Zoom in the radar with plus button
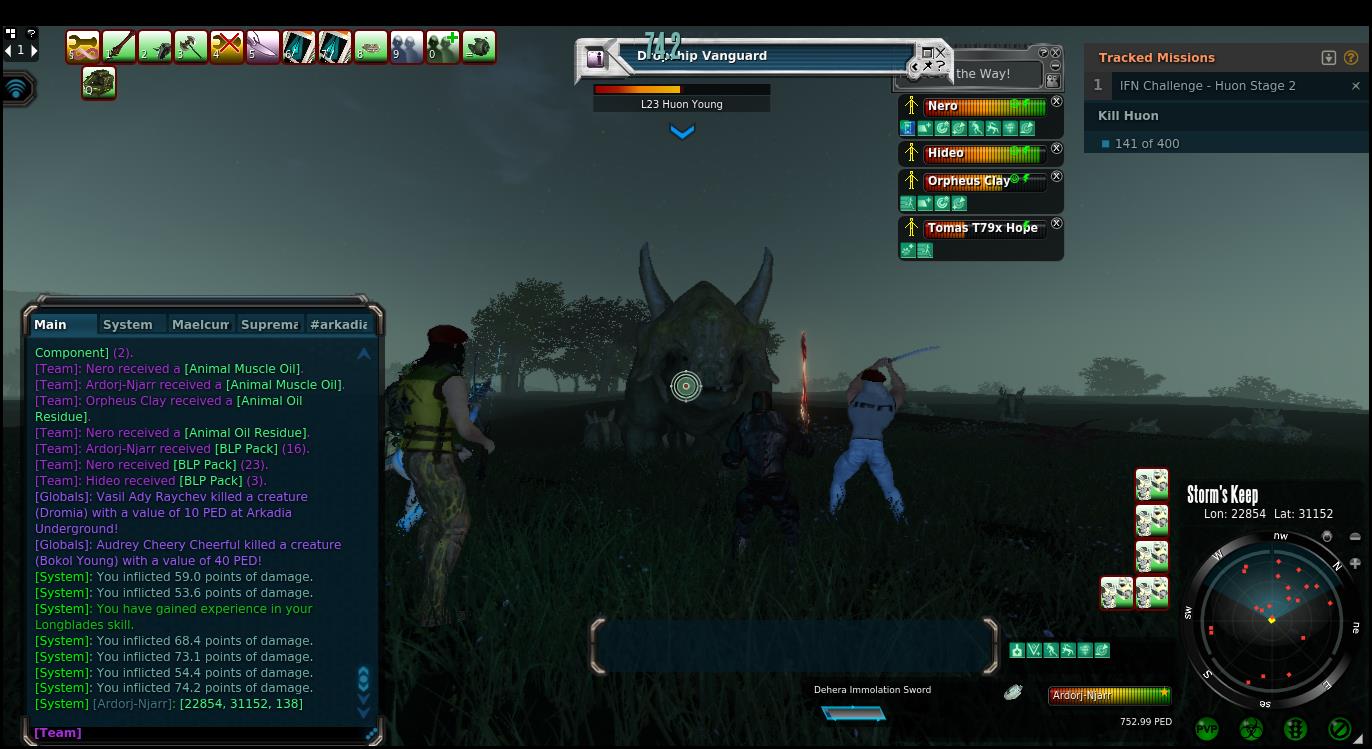 coord(1355,563)
